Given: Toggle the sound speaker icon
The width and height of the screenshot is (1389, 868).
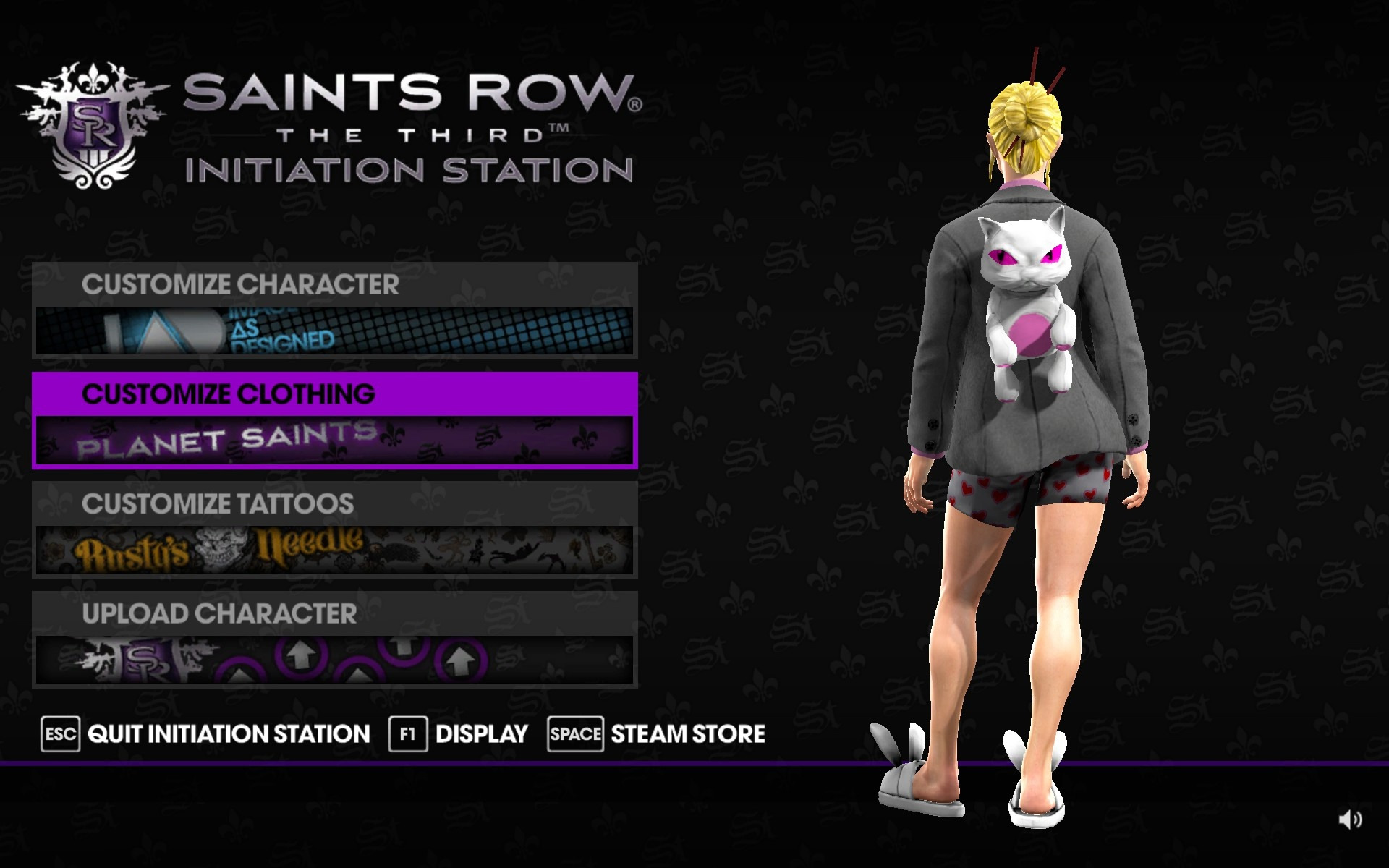Looking at the screenshot, I should point(1350,820).
